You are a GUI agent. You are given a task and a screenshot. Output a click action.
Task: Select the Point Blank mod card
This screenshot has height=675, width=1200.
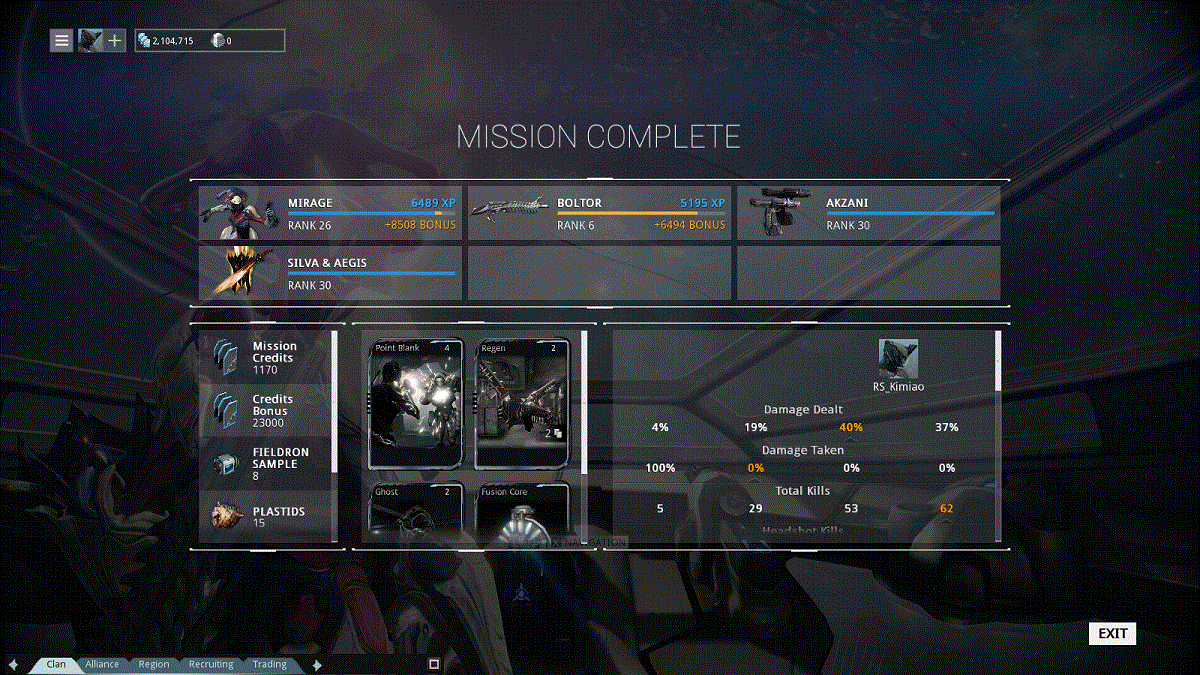pyautogui.click(x=417, y=403)
